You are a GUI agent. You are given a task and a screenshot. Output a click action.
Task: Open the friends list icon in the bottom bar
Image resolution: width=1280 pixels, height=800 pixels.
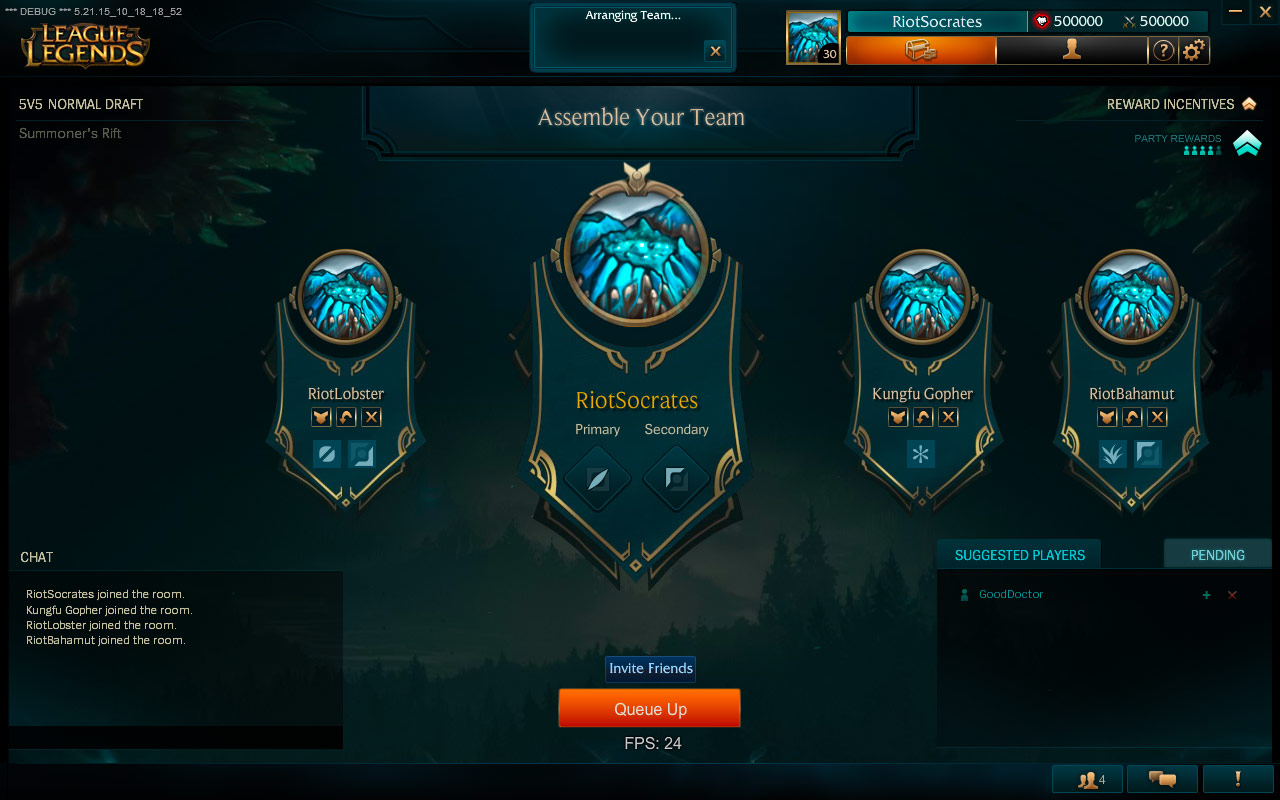point(1086,778)
